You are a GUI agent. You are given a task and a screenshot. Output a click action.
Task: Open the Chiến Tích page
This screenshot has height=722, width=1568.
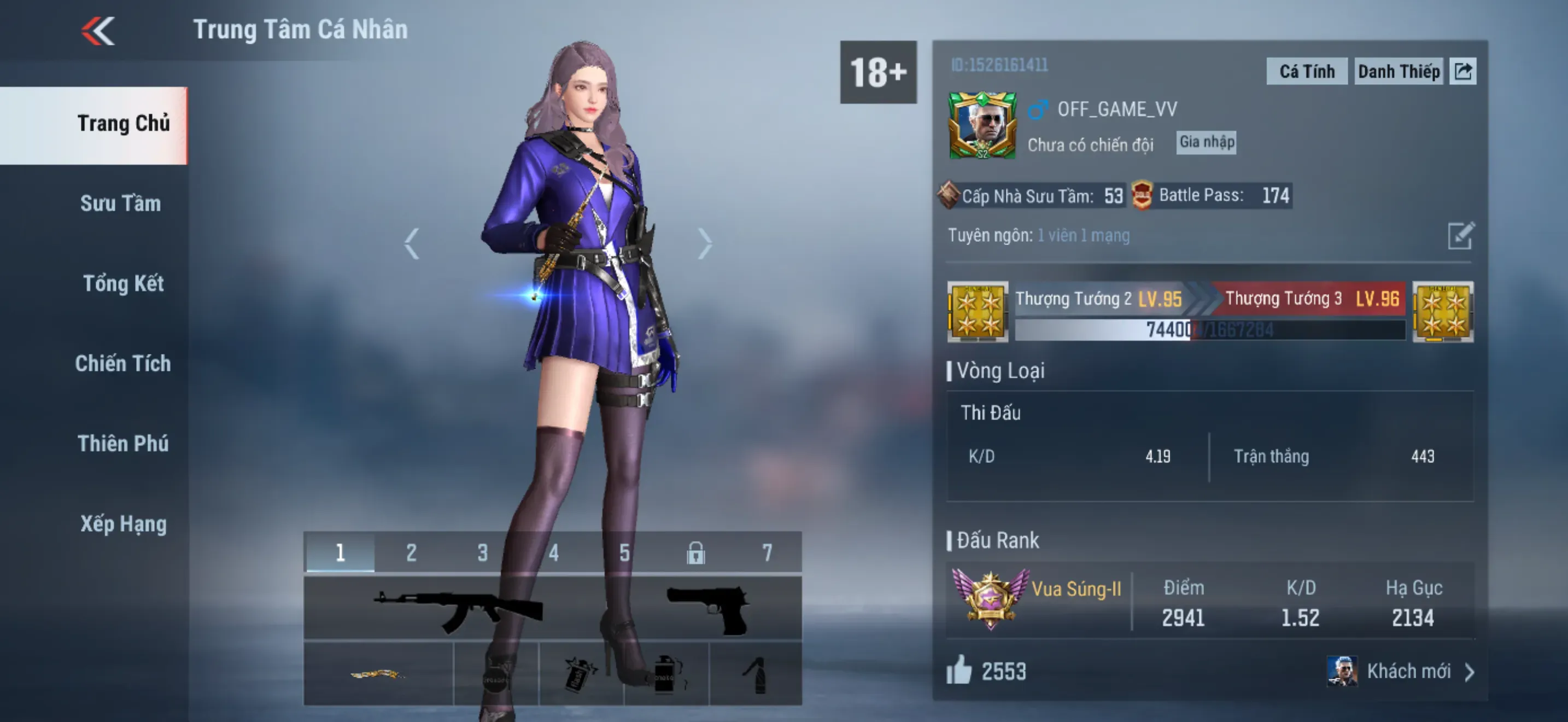click(123, 363)
